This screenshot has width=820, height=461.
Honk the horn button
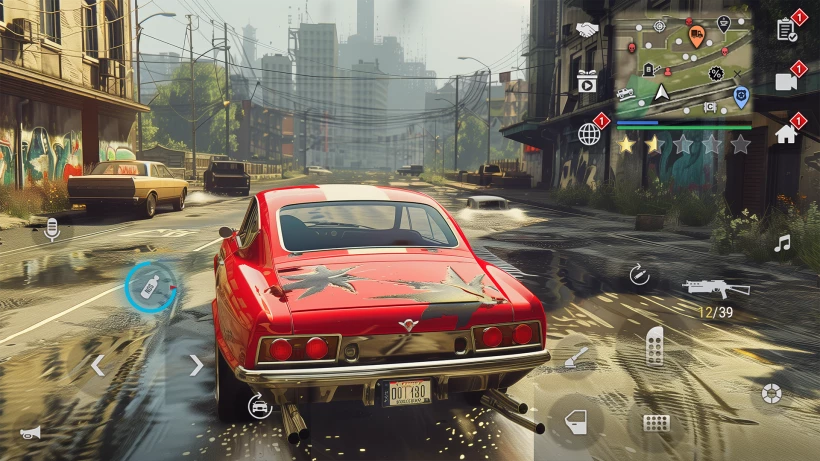point(30,433)
